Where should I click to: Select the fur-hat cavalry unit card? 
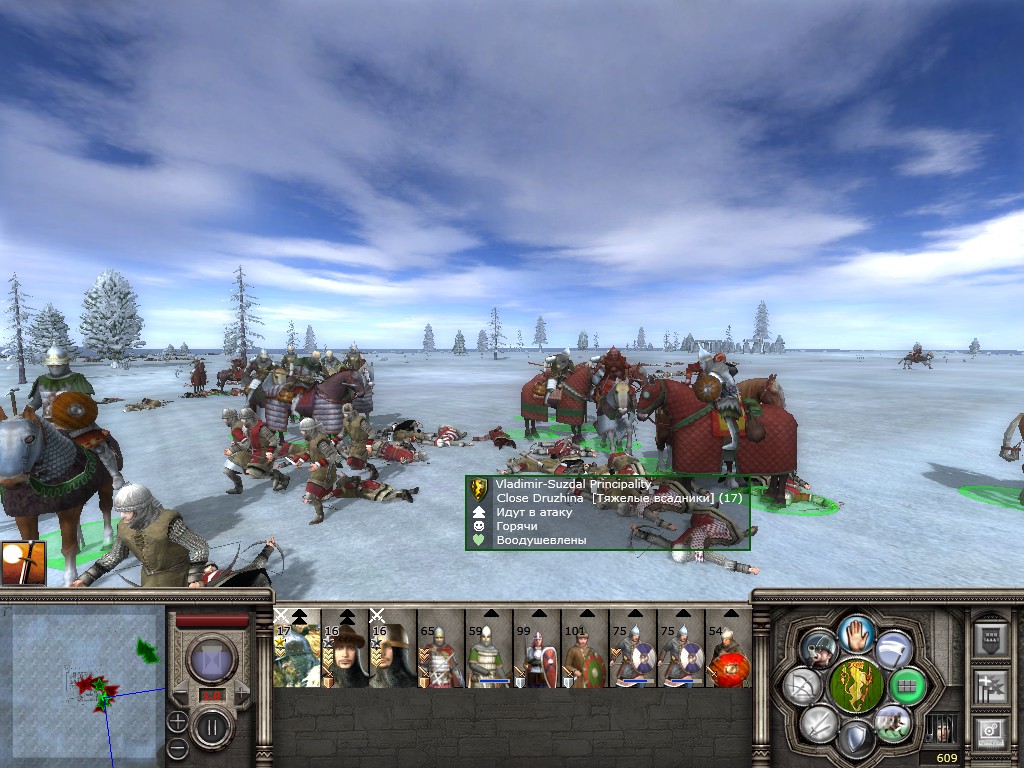point(345,650)
